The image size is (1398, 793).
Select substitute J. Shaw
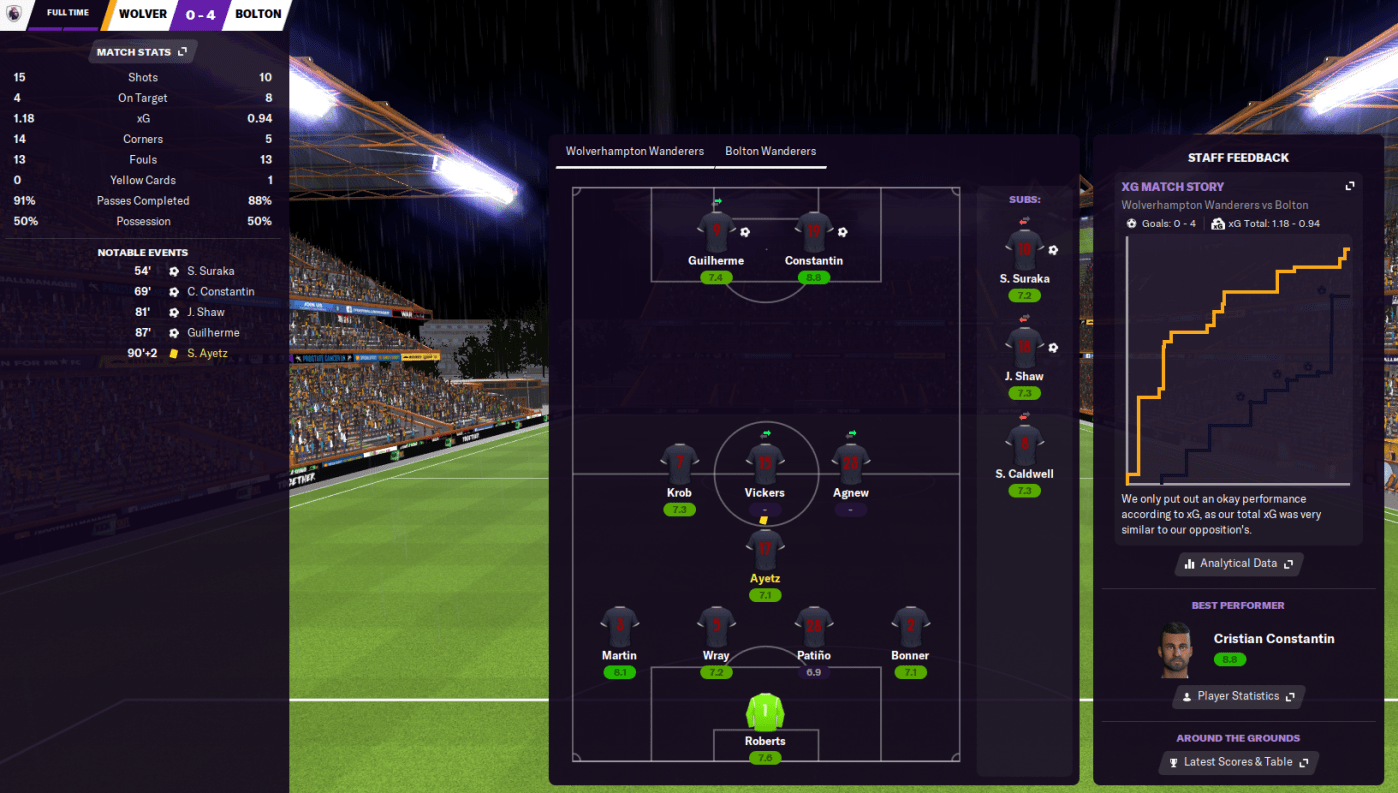click(1024, 348)
